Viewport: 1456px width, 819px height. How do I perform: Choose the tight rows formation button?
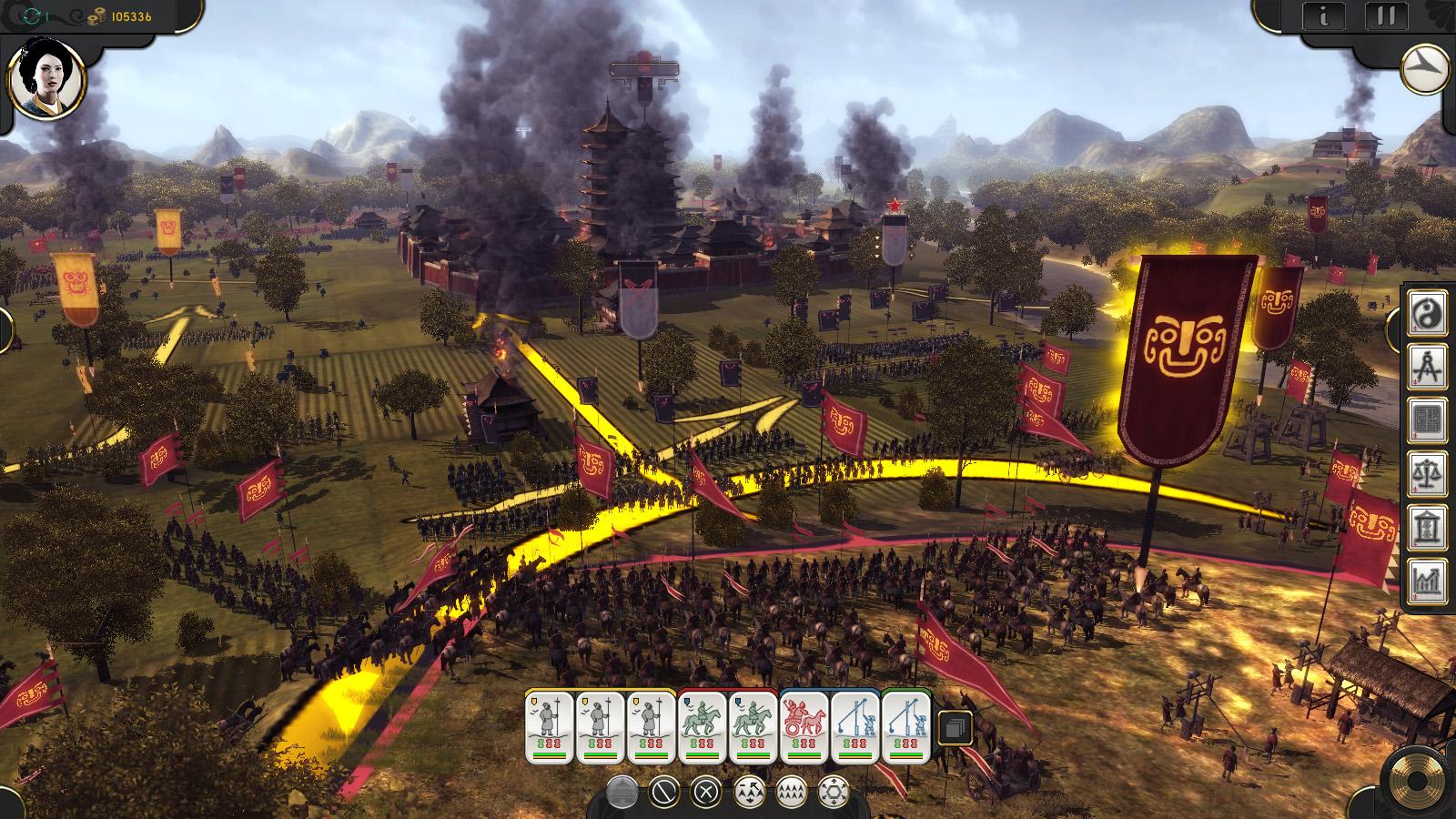click(791, 792)
